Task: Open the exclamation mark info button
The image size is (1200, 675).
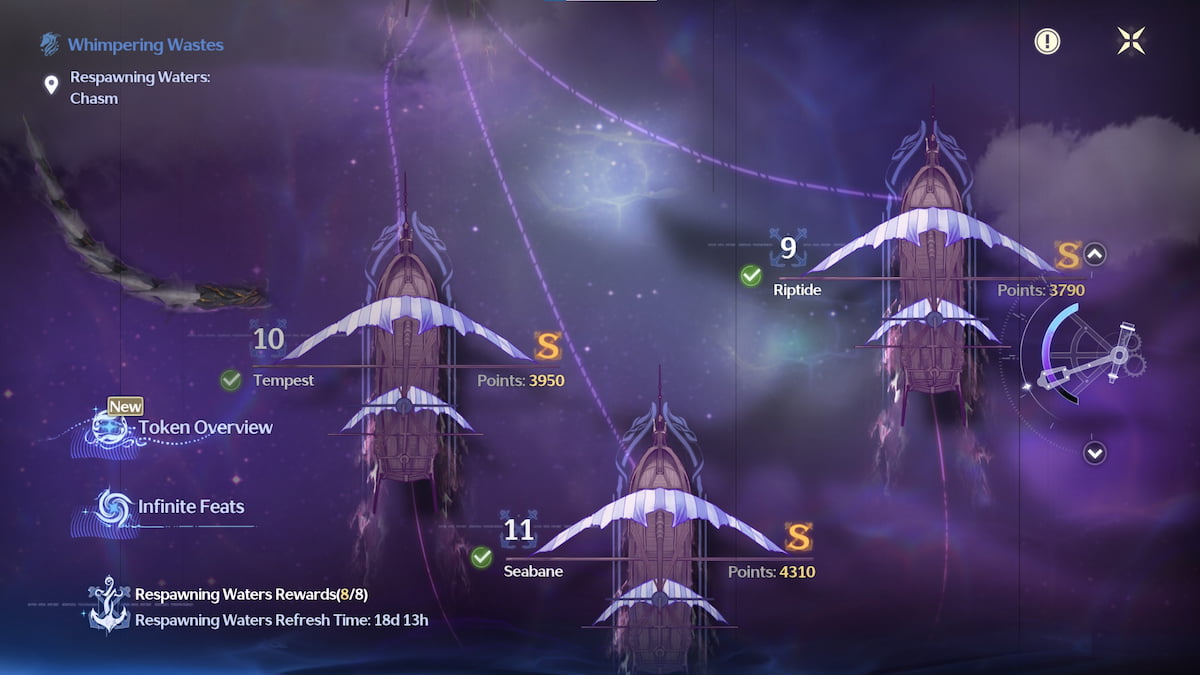Action: 1047,41
